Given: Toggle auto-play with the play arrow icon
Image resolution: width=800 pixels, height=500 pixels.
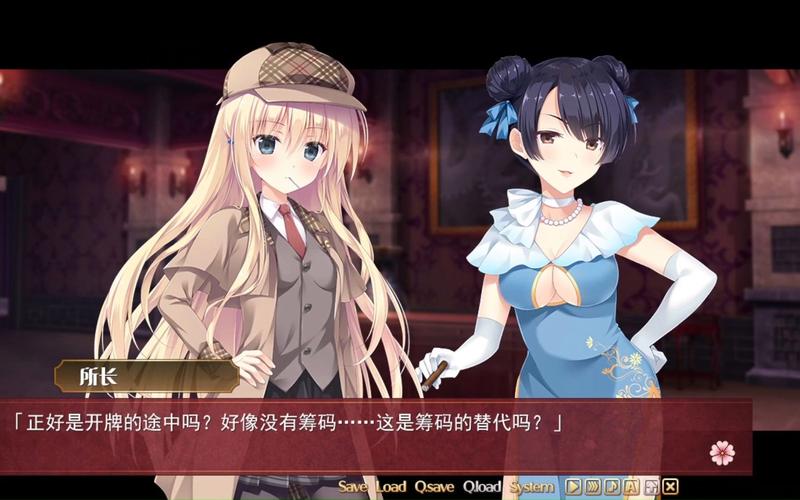Looking at the screenshot, I should tap(573, 487).
